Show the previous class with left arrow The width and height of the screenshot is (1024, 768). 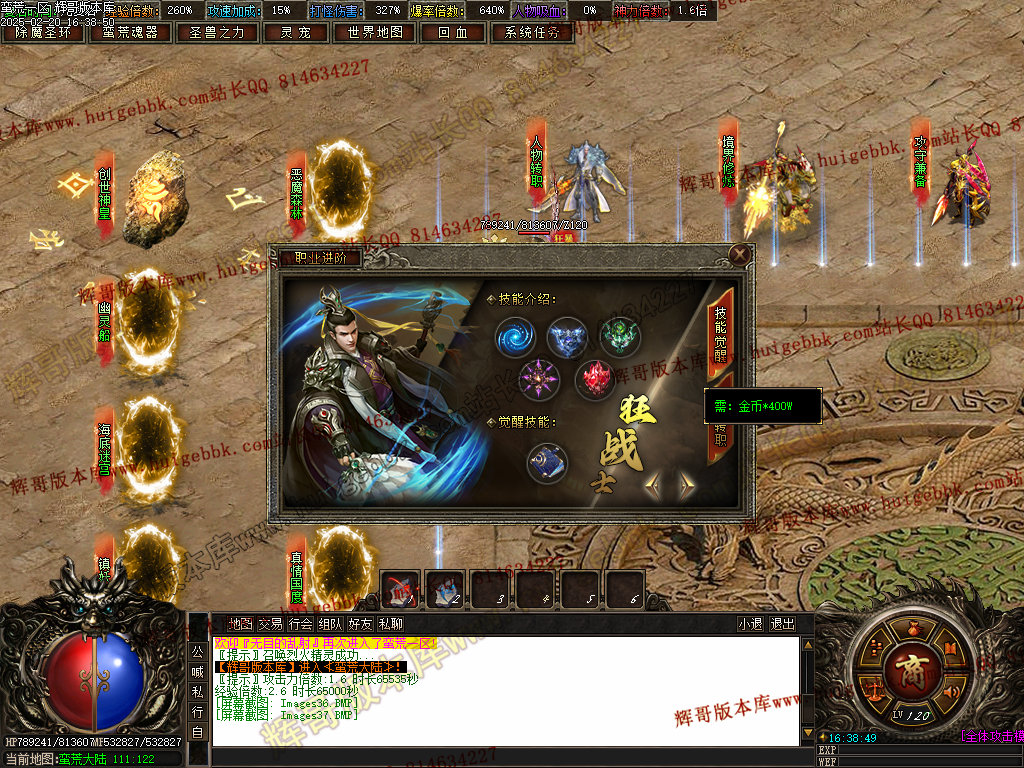[x=653, y=486]
